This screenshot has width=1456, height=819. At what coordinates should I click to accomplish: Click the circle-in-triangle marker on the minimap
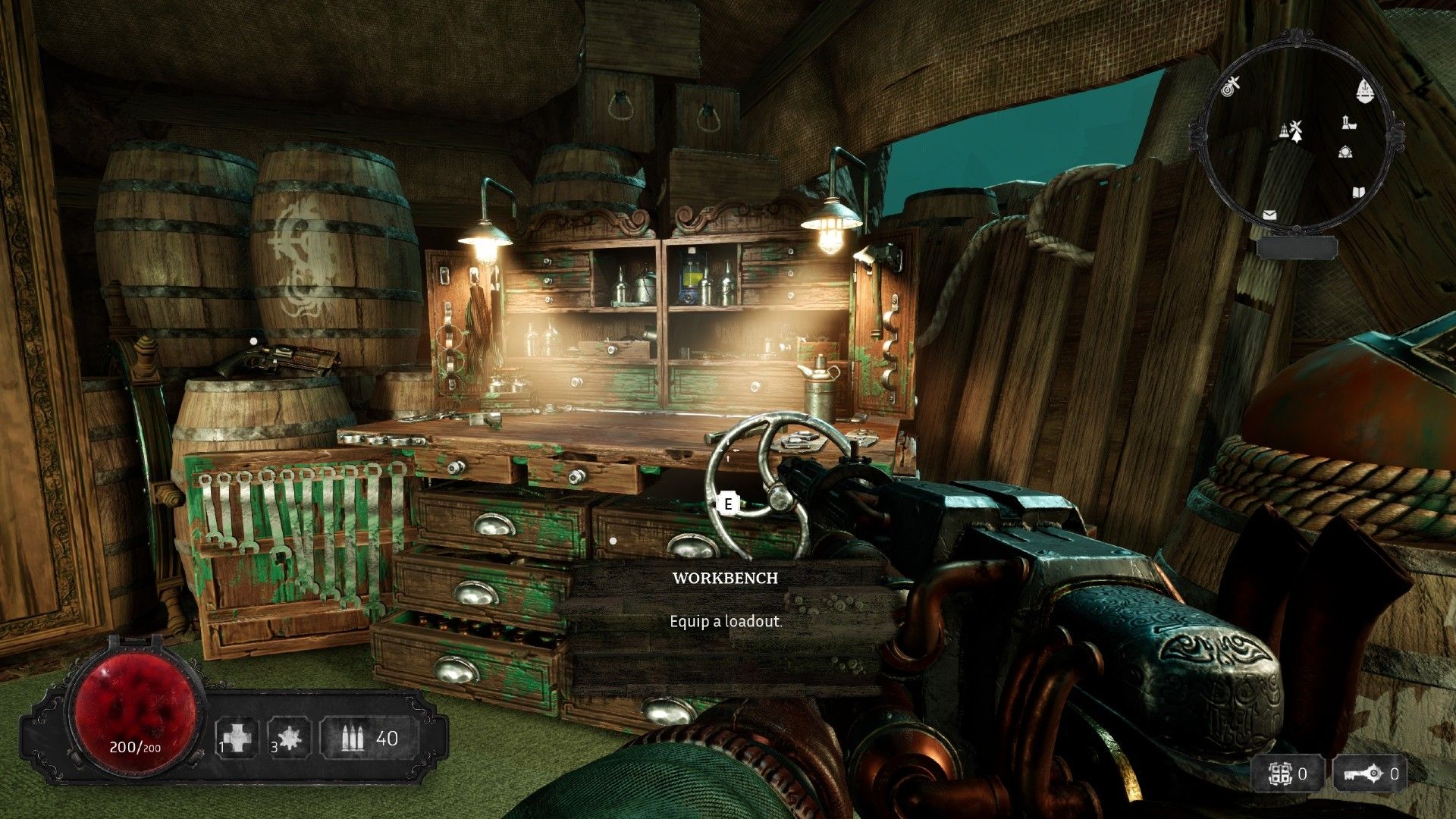click(1345, 152)
